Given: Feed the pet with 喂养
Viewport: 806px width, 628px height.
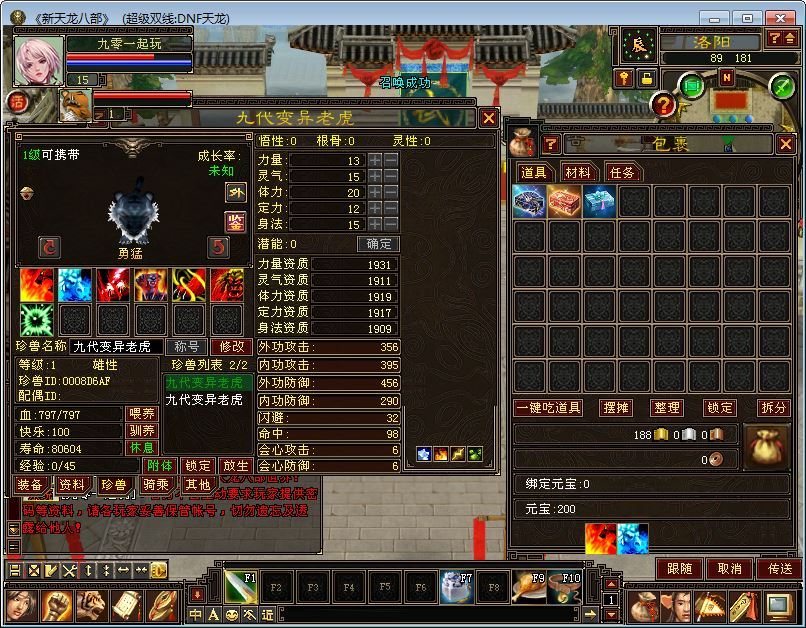Looking at the screenshot, I should click(x=142, y=414).
